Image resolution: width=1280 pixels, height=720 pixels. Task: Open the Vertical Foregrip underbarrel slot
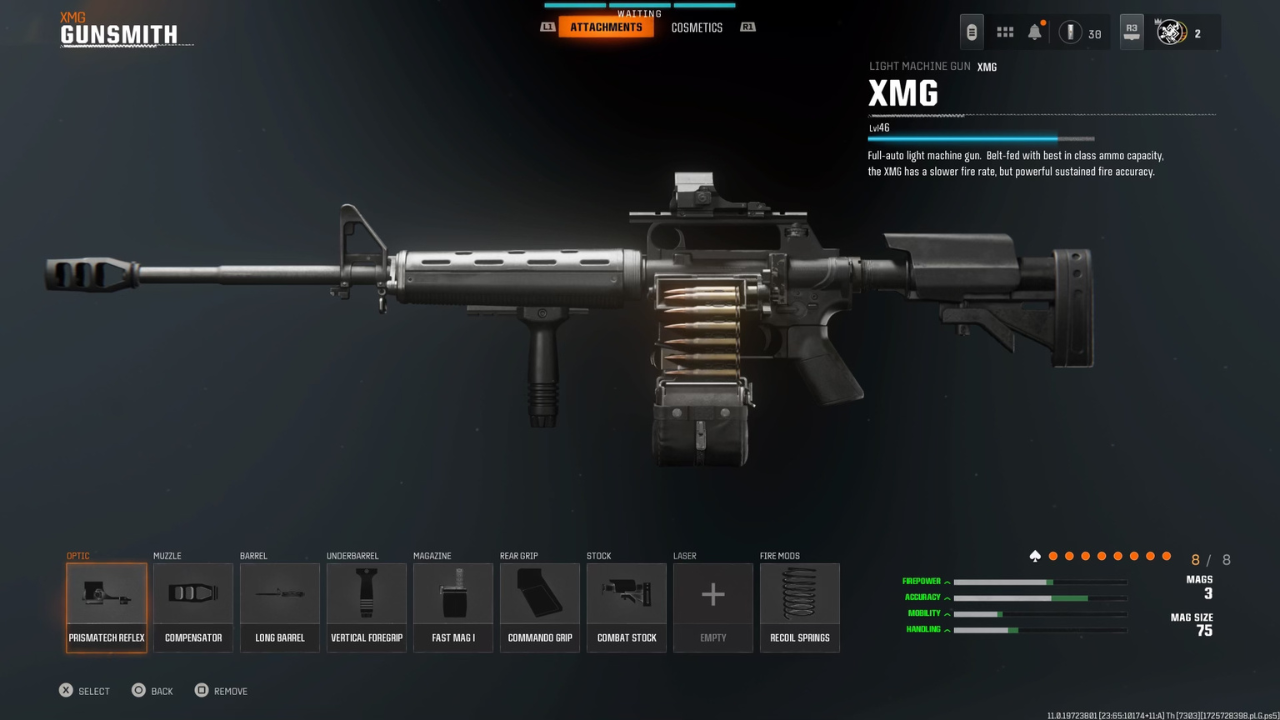coord(366,605)
